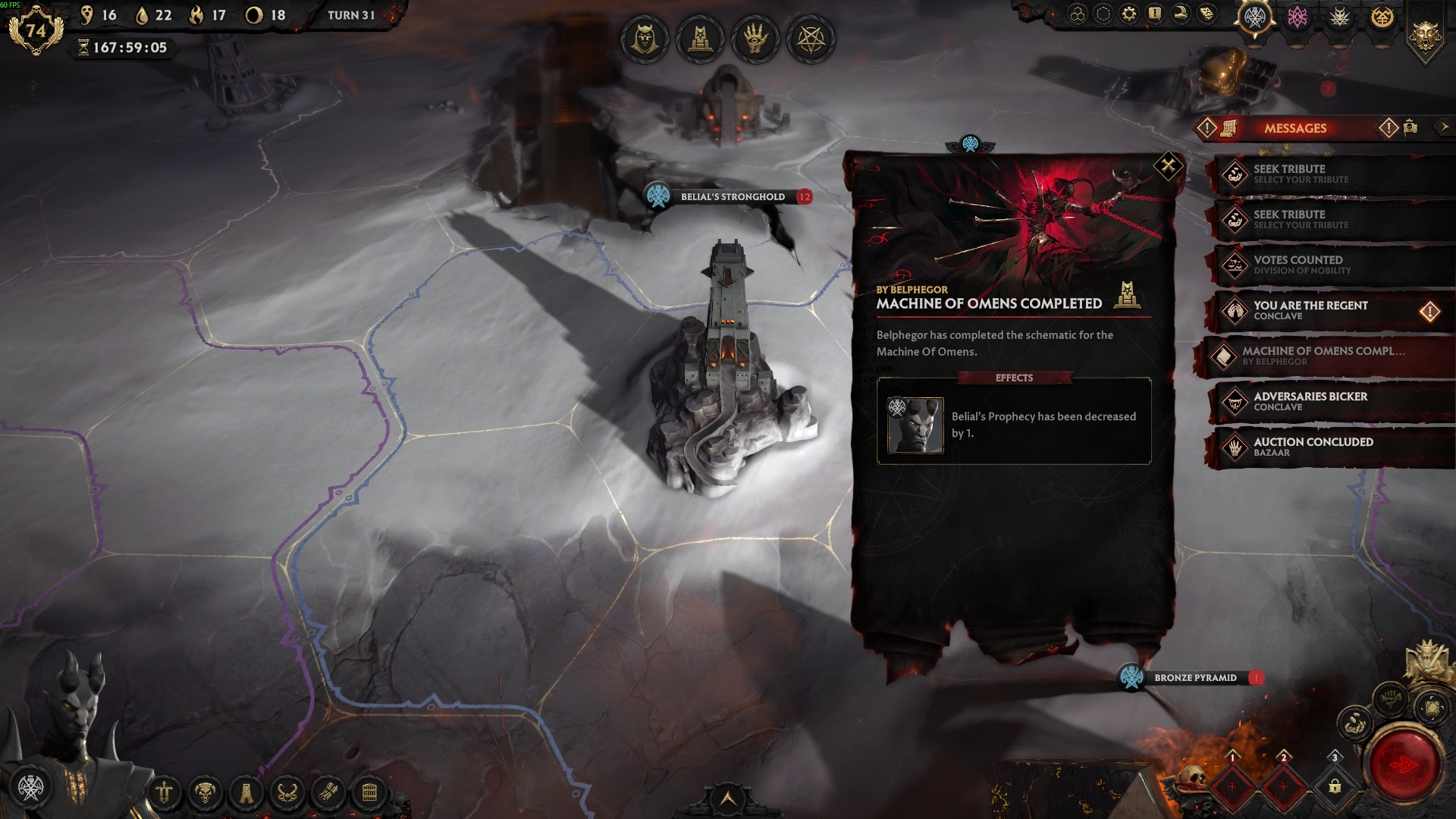The height and width of the screenshot is (819, 1456).
Task: Add an order in slot 1
Action: pos(1232,786)
